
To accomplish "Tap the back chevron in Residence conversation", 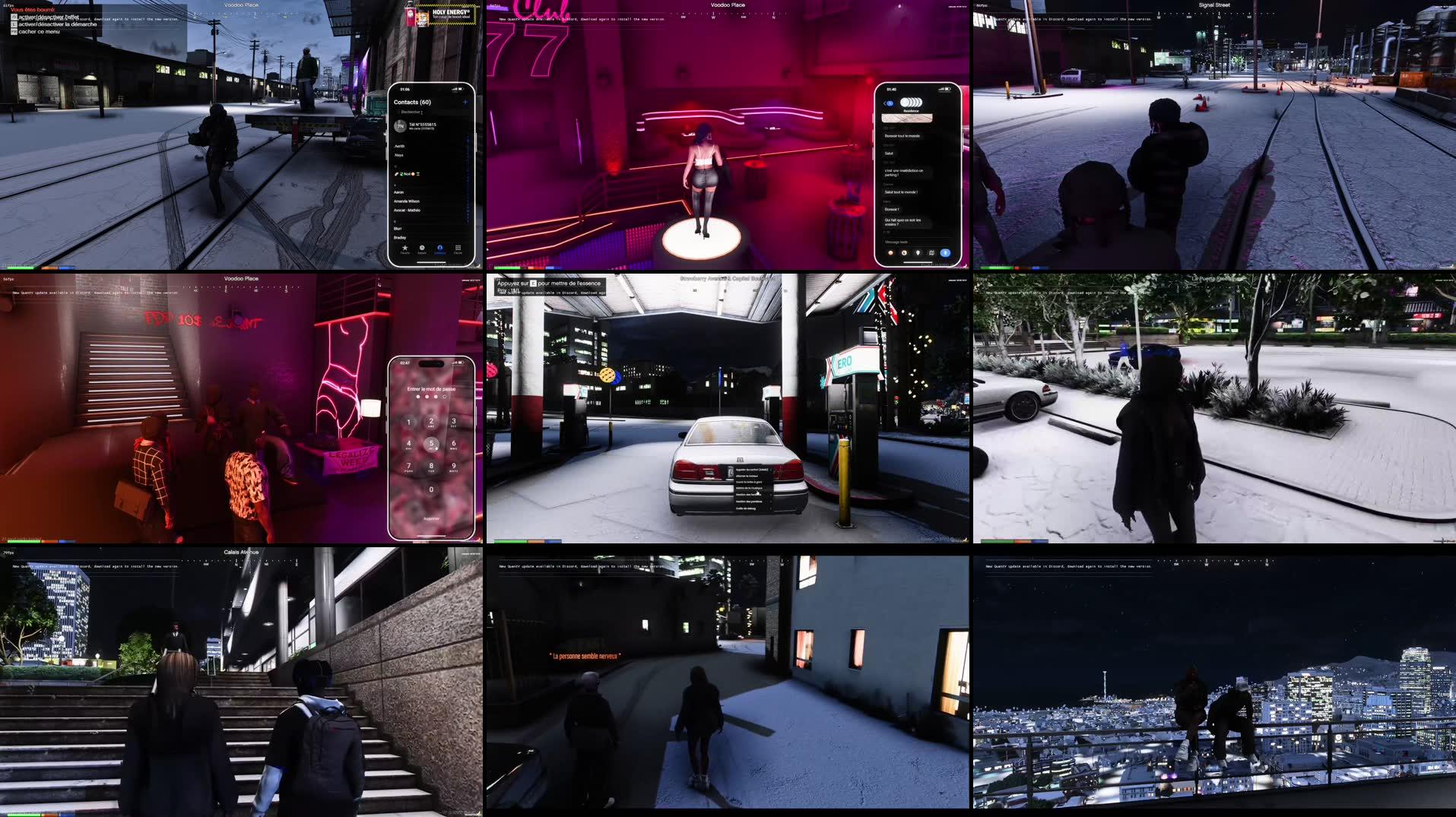I will [885, 103].
